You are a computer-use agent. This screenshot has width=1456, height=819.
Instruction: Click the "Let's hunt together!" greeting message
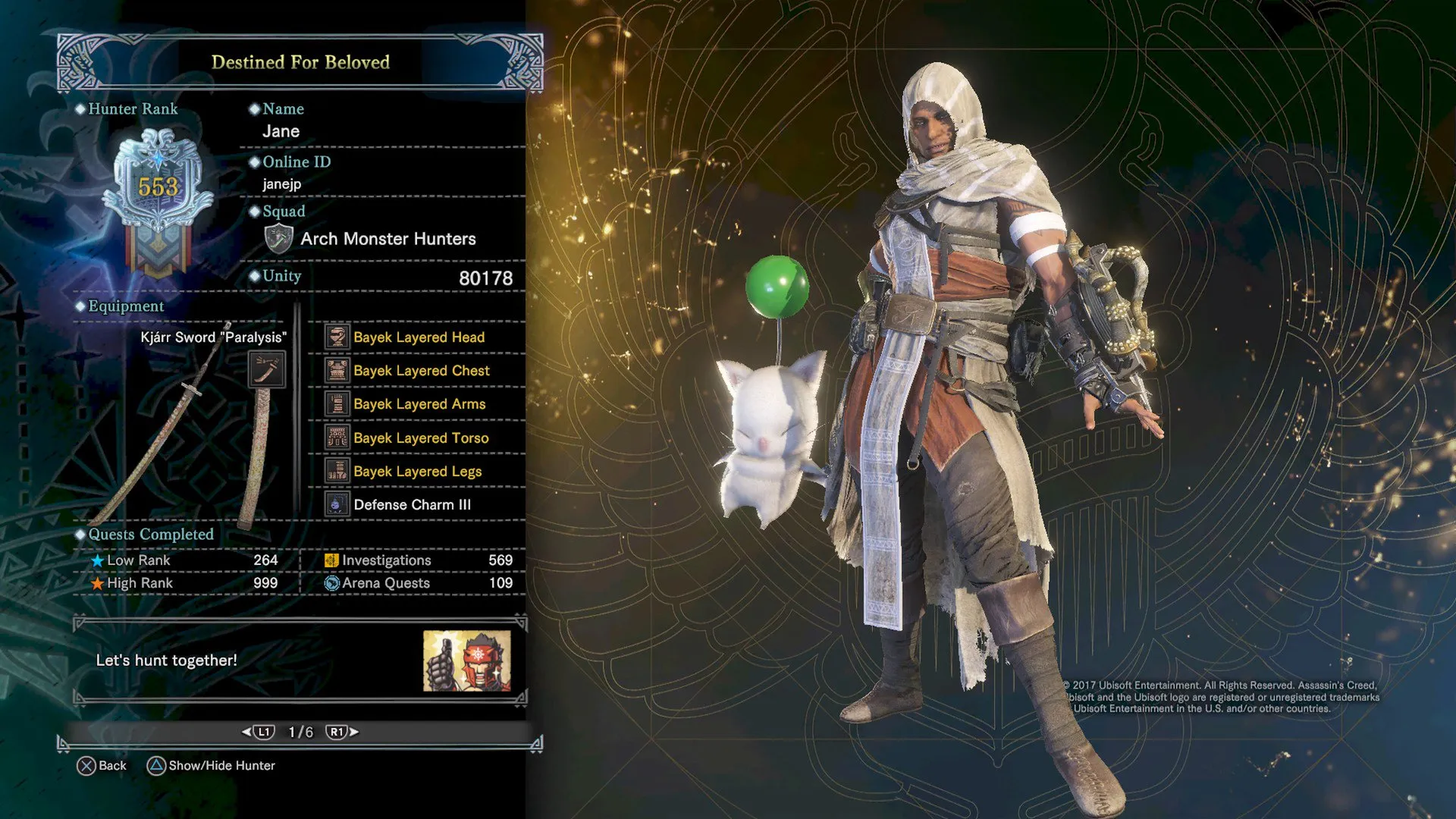click(167, 661)
